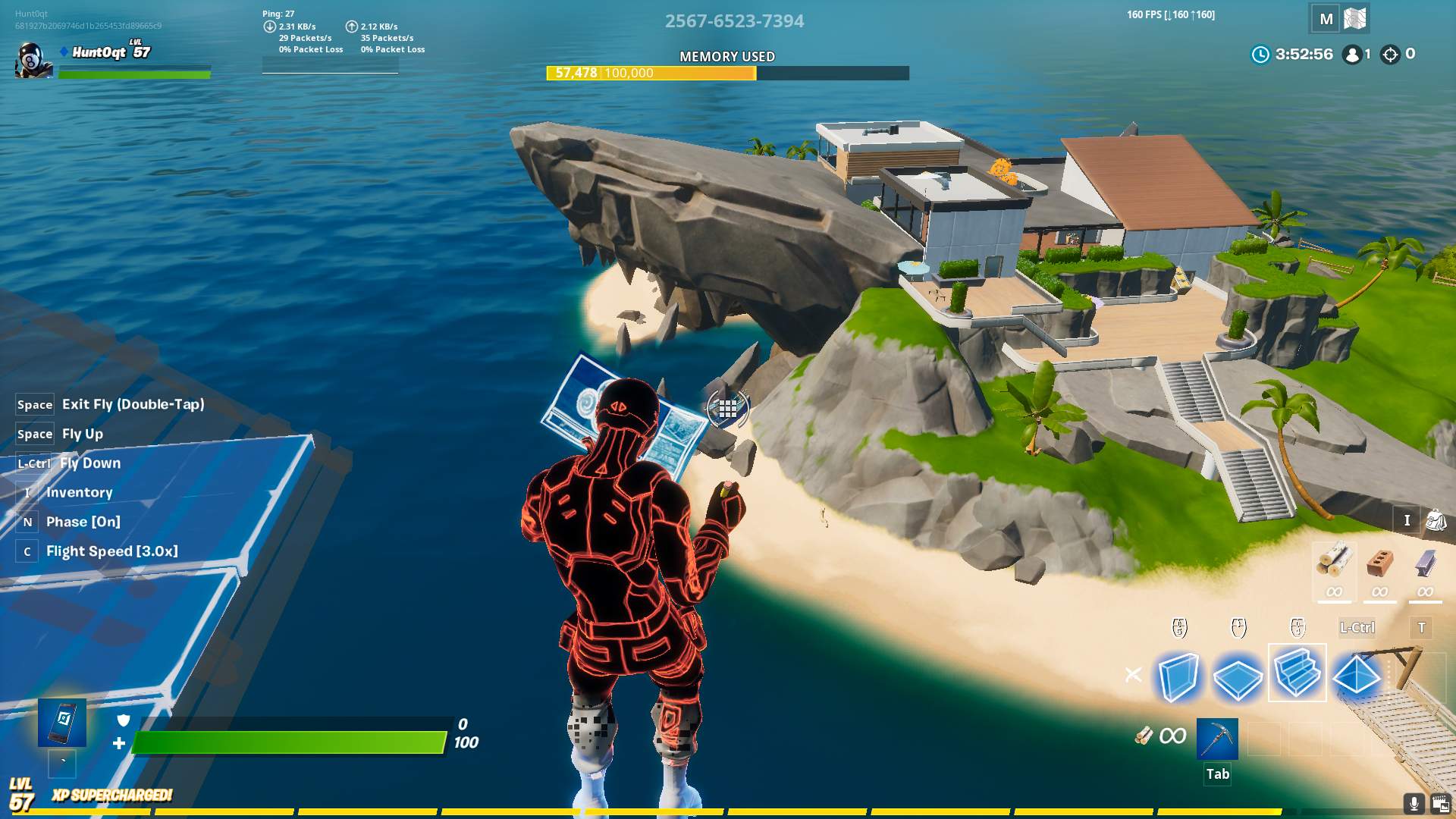Select the floor building piece

[1236, 674]
